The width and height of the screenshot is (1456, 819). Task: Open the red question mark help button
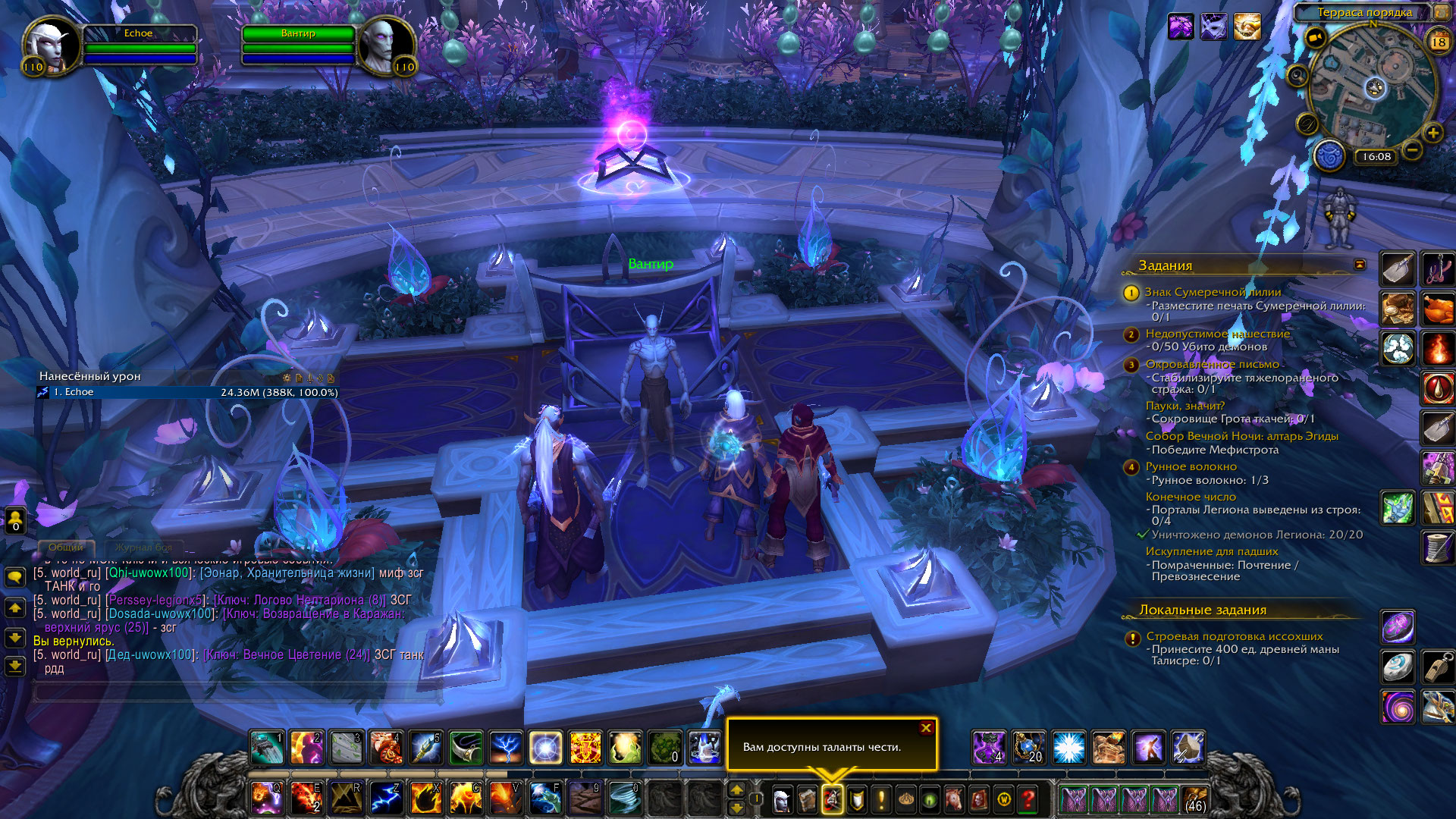(1028, 799)
